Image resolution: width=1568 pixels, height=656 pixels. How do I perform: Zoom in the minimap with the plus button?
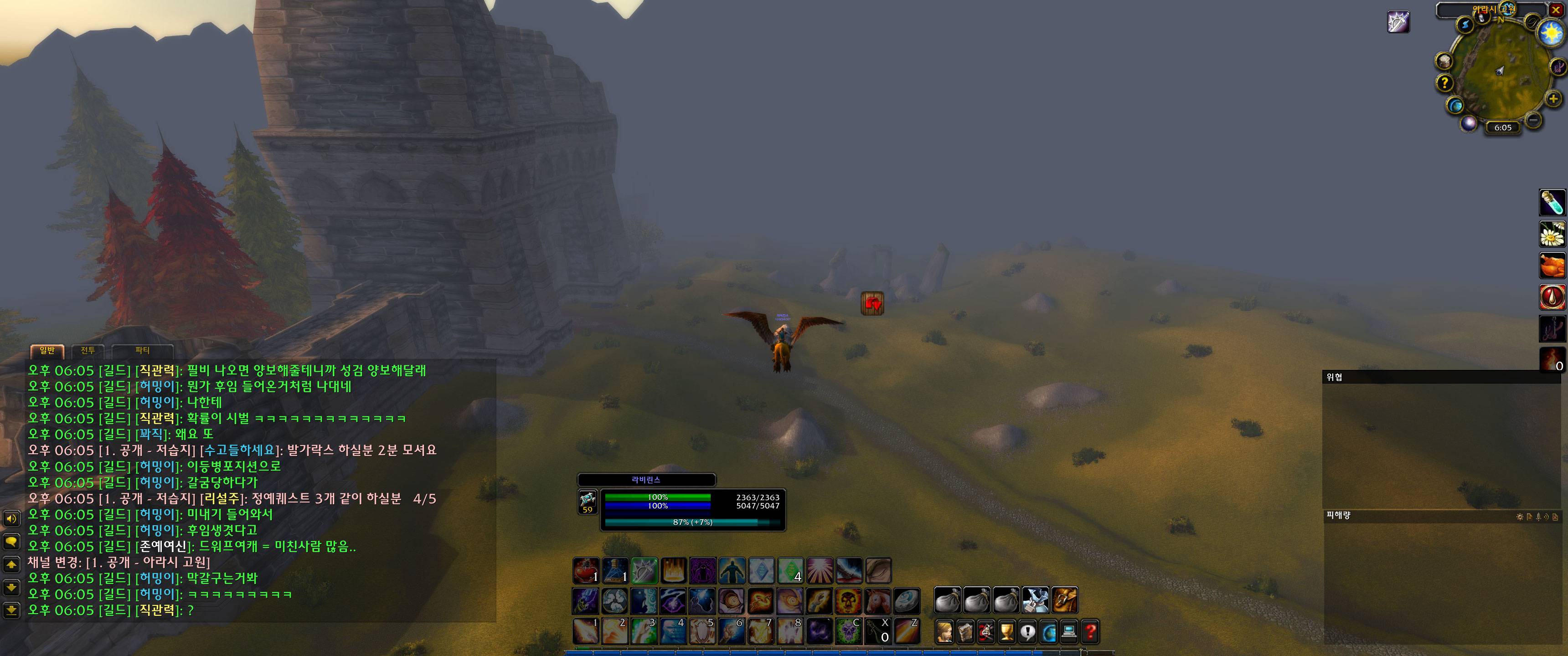pos(1553,98)
